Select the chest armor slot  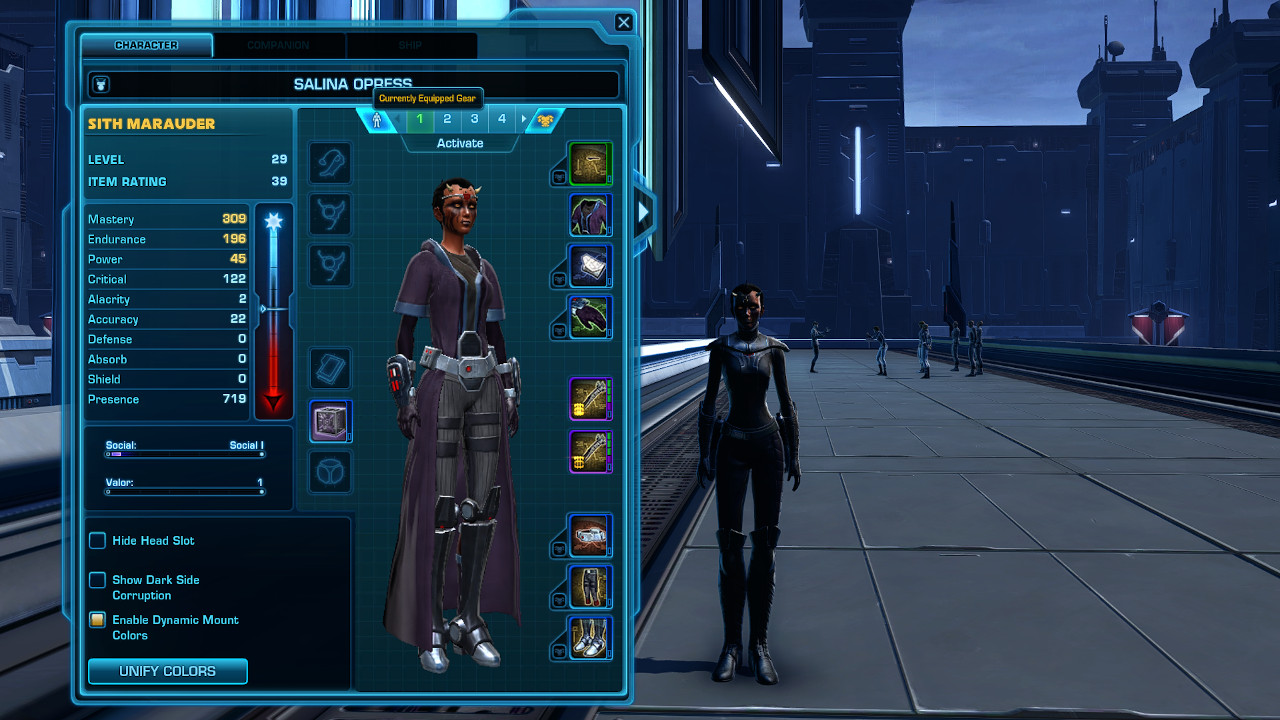click(590, 214)
